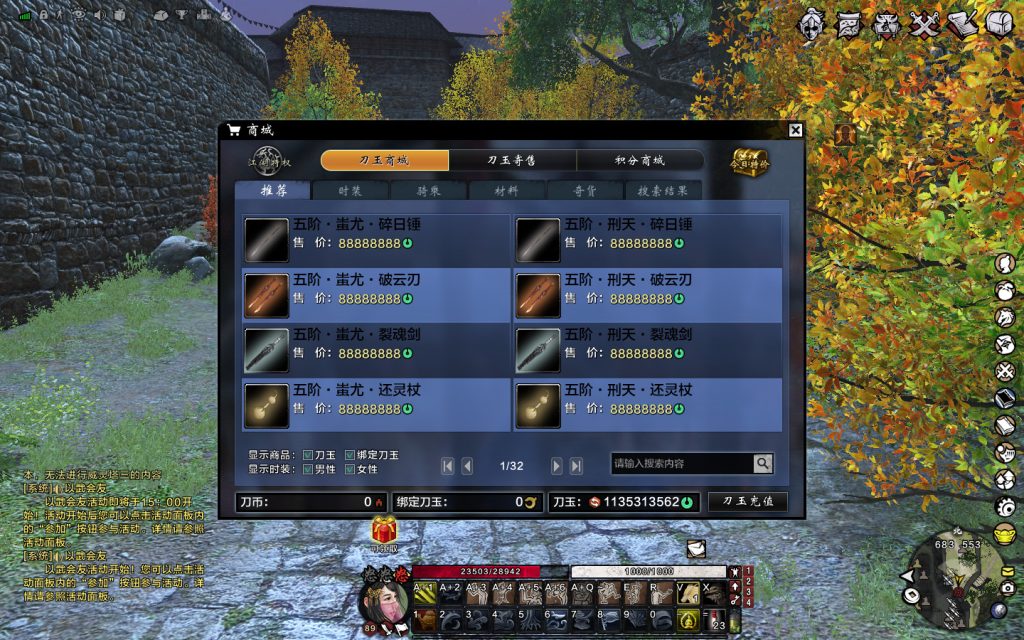1024x640 pixels.
Task: Open the 奇货 category tab
Action: click(x=585, y=190)
